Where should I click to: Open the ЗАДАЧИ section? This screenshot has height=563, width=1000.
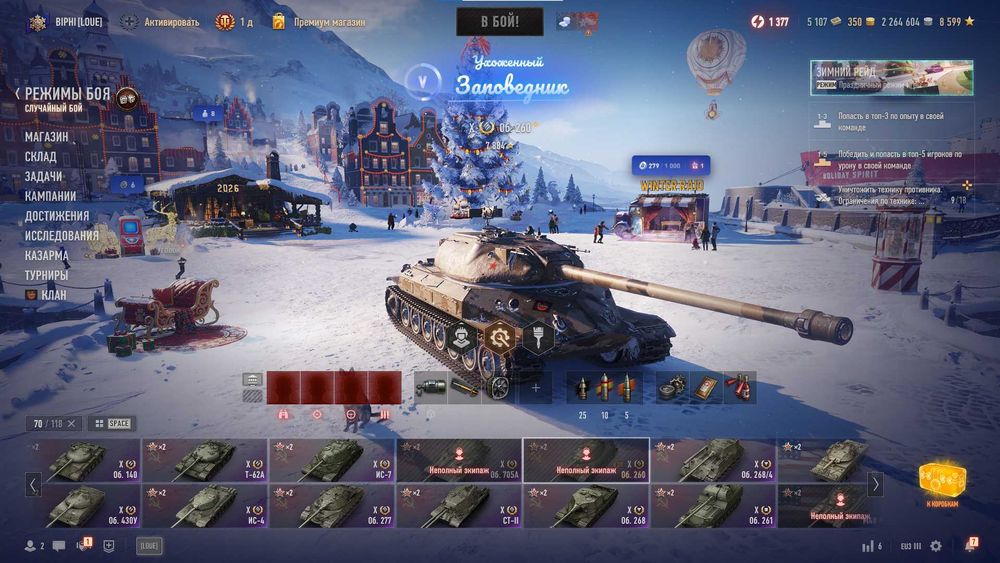click(44, 176)
